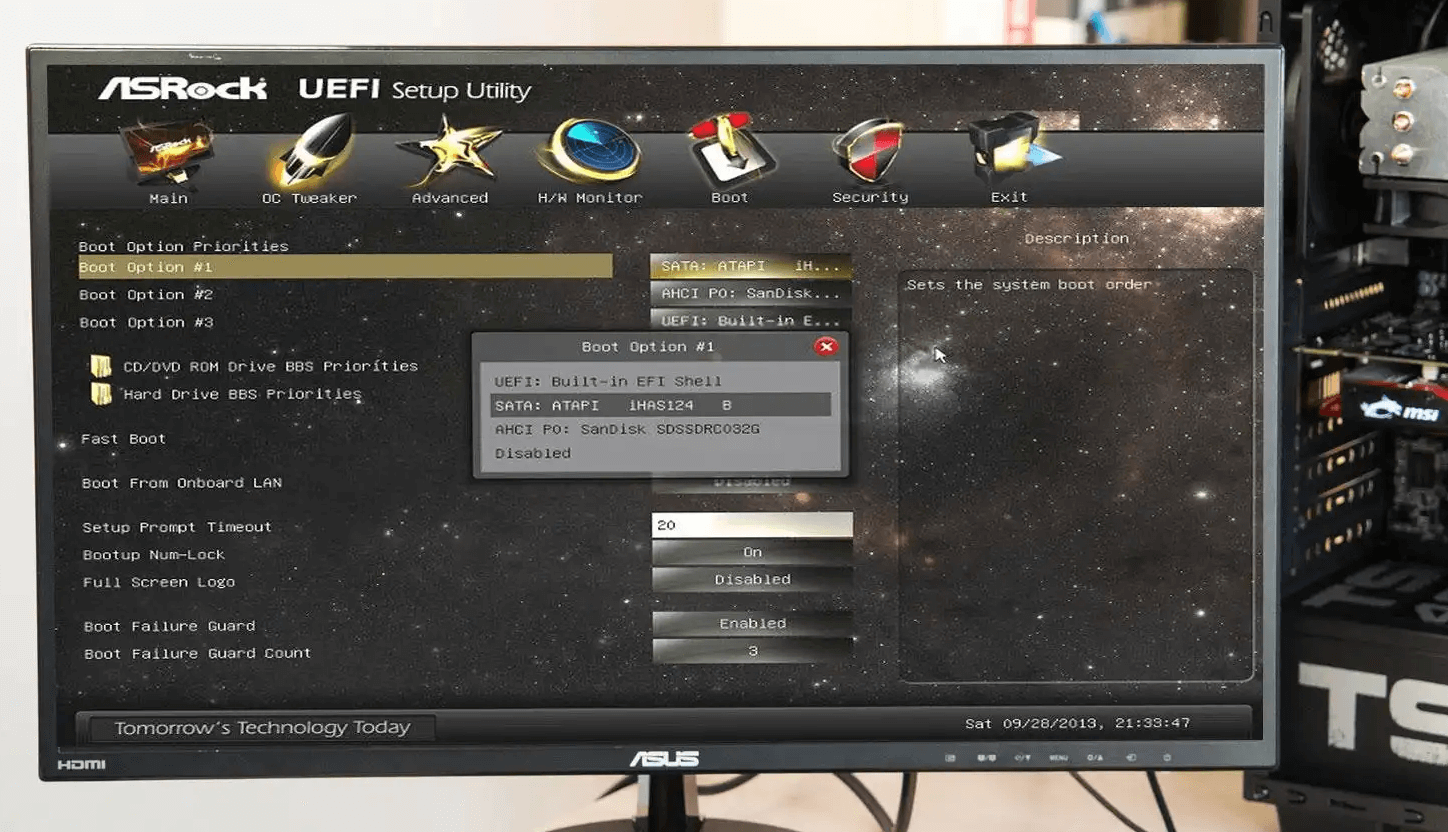Choose UEFI: Built-in EFI Shell
The height and width of the screenshot is (832, 1448).
(x=608, y=381)
